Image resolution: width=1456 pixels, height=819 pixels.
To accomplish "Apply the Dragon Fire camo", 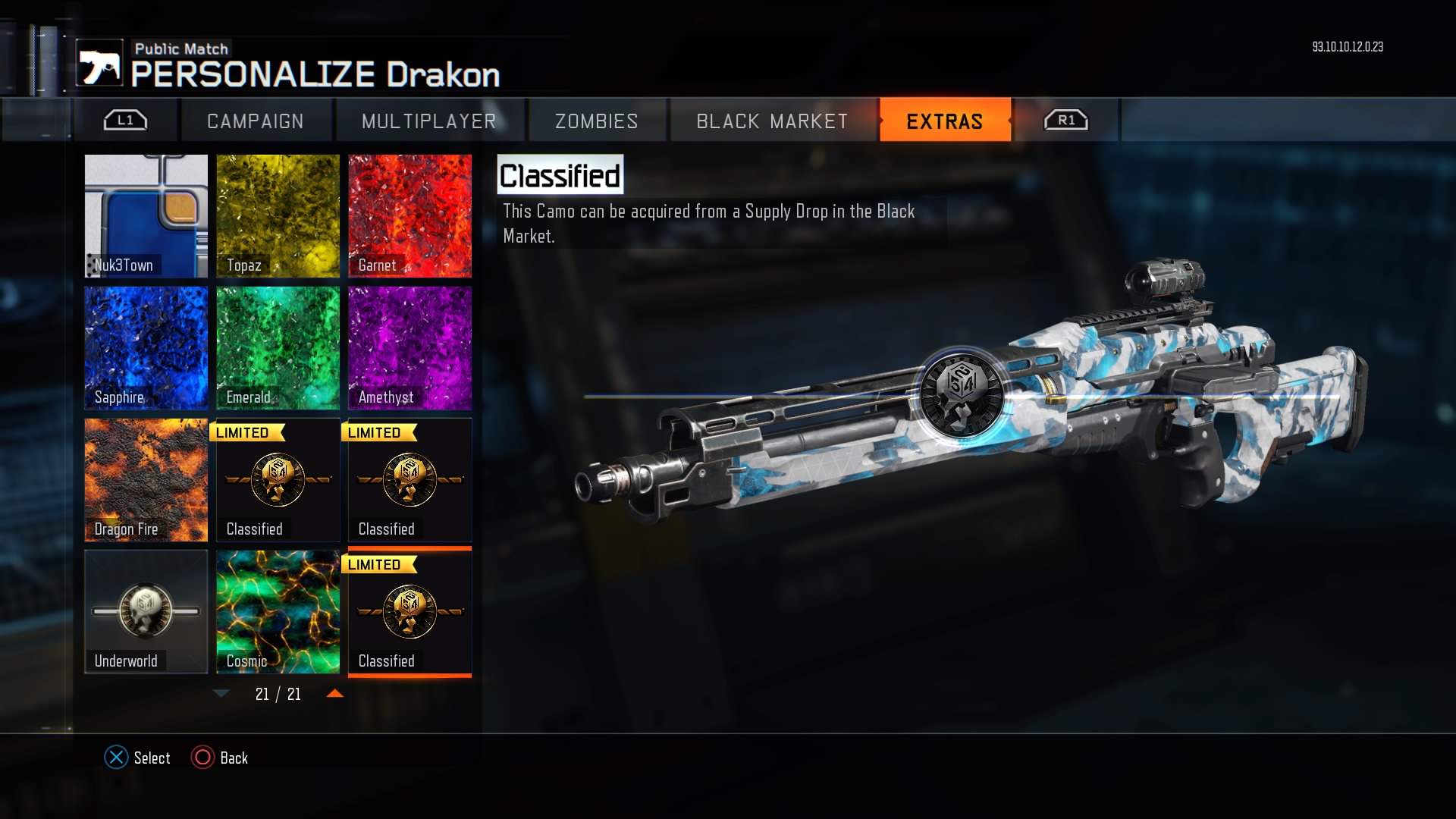I will [x=146, y=480].
